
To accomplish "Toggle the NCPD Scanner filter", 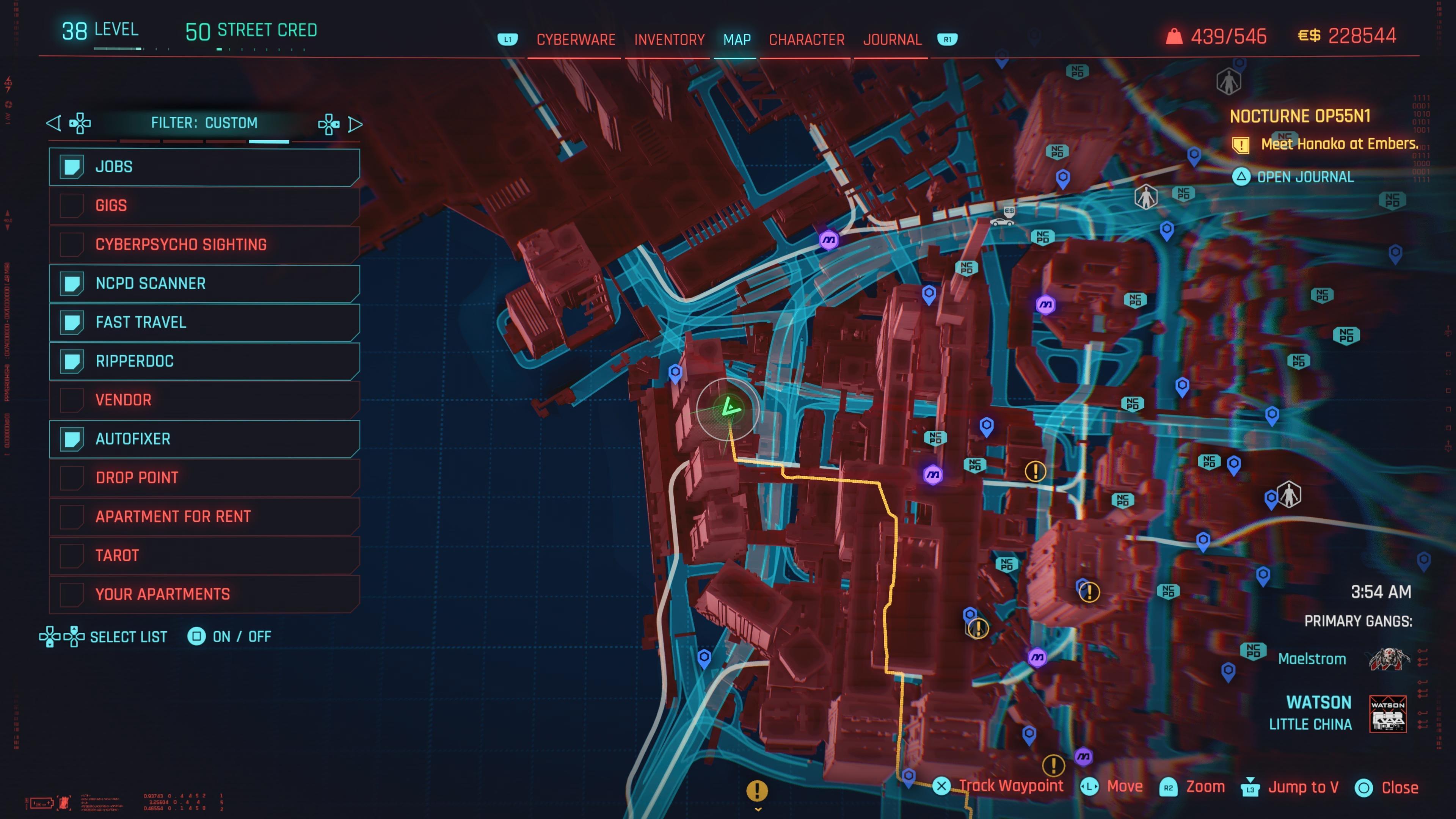I will pos(204,283).
